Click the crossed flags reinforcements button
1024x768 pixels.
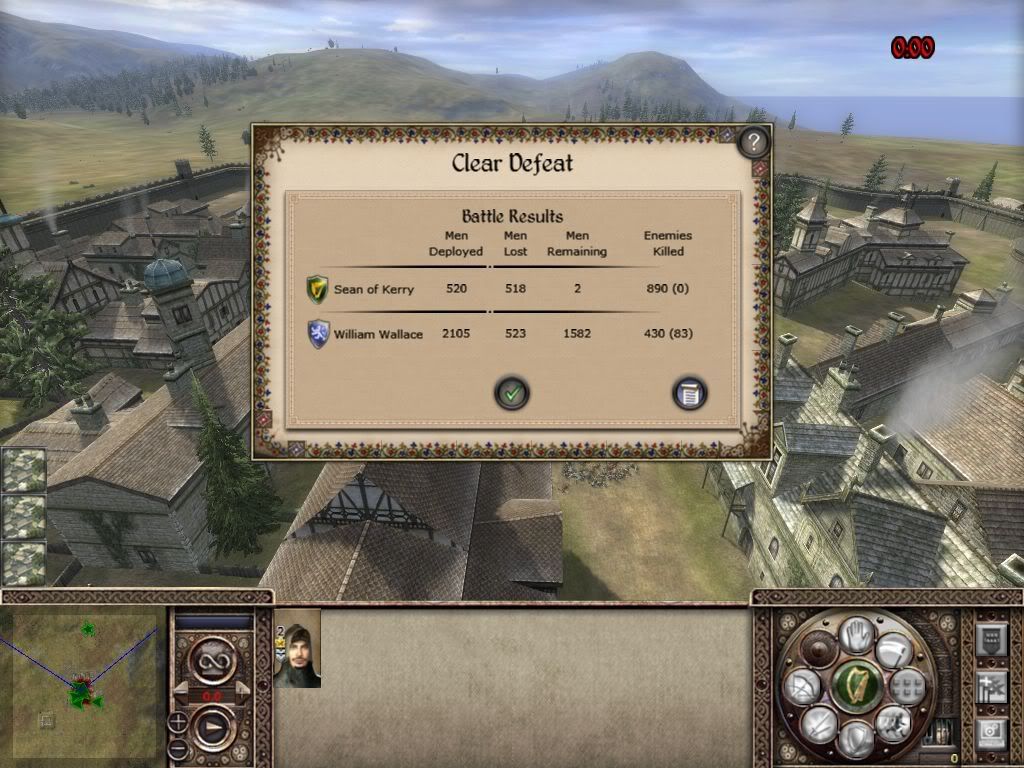[989, 687]
